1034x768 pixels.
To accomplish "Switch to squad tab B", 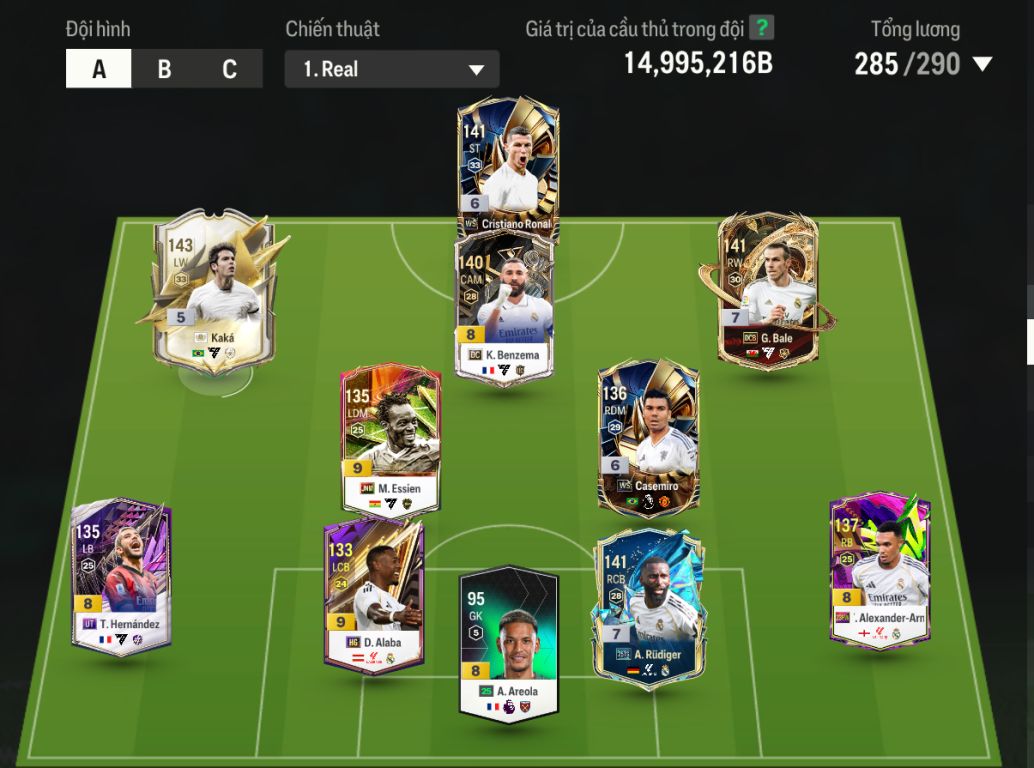I will pyautogui.click(x=164, y=69).
